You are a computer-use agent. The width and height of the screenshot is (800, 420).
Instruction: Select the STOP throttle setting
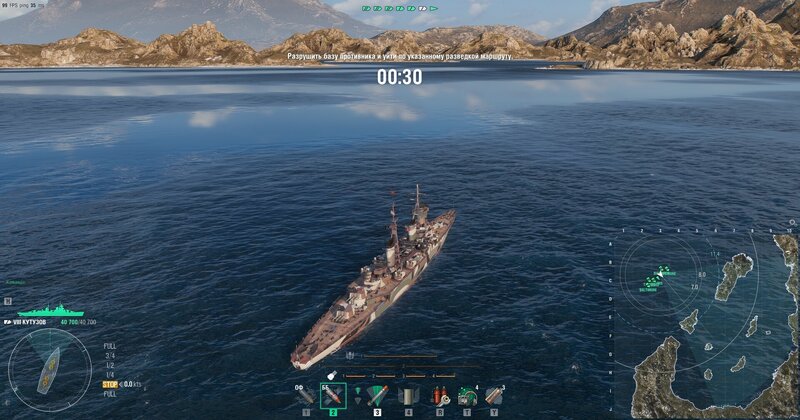point(110,384)
